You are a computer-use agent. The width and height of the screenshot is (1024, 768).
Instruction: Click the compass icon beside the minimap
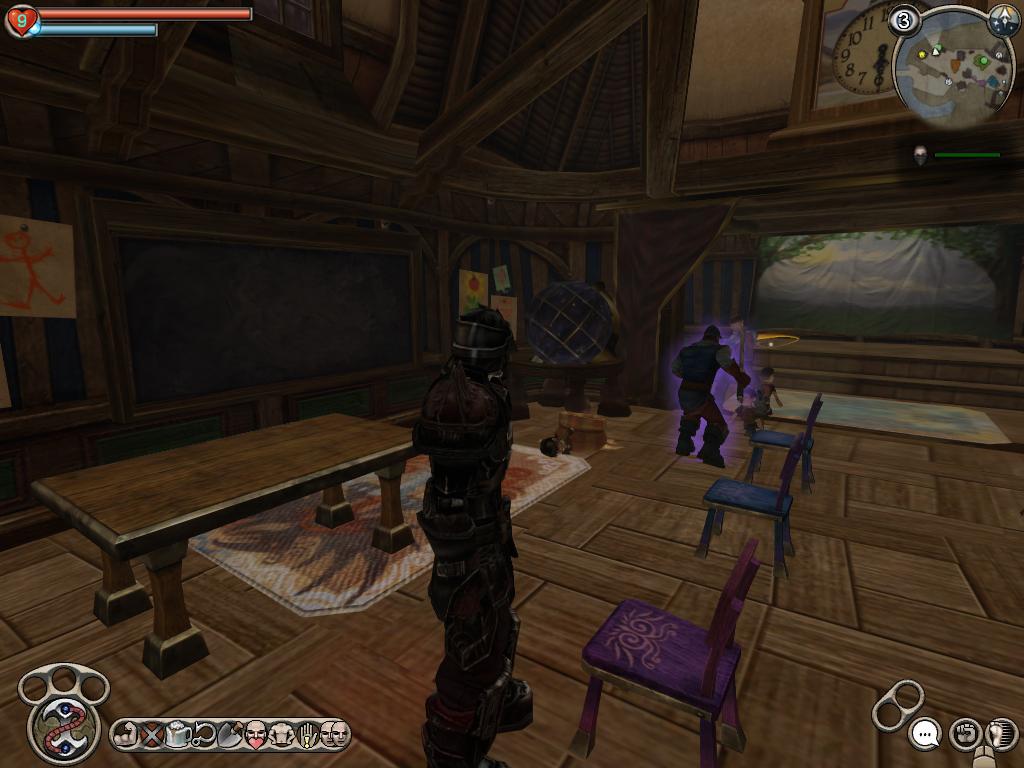(x=1003, y=20)
